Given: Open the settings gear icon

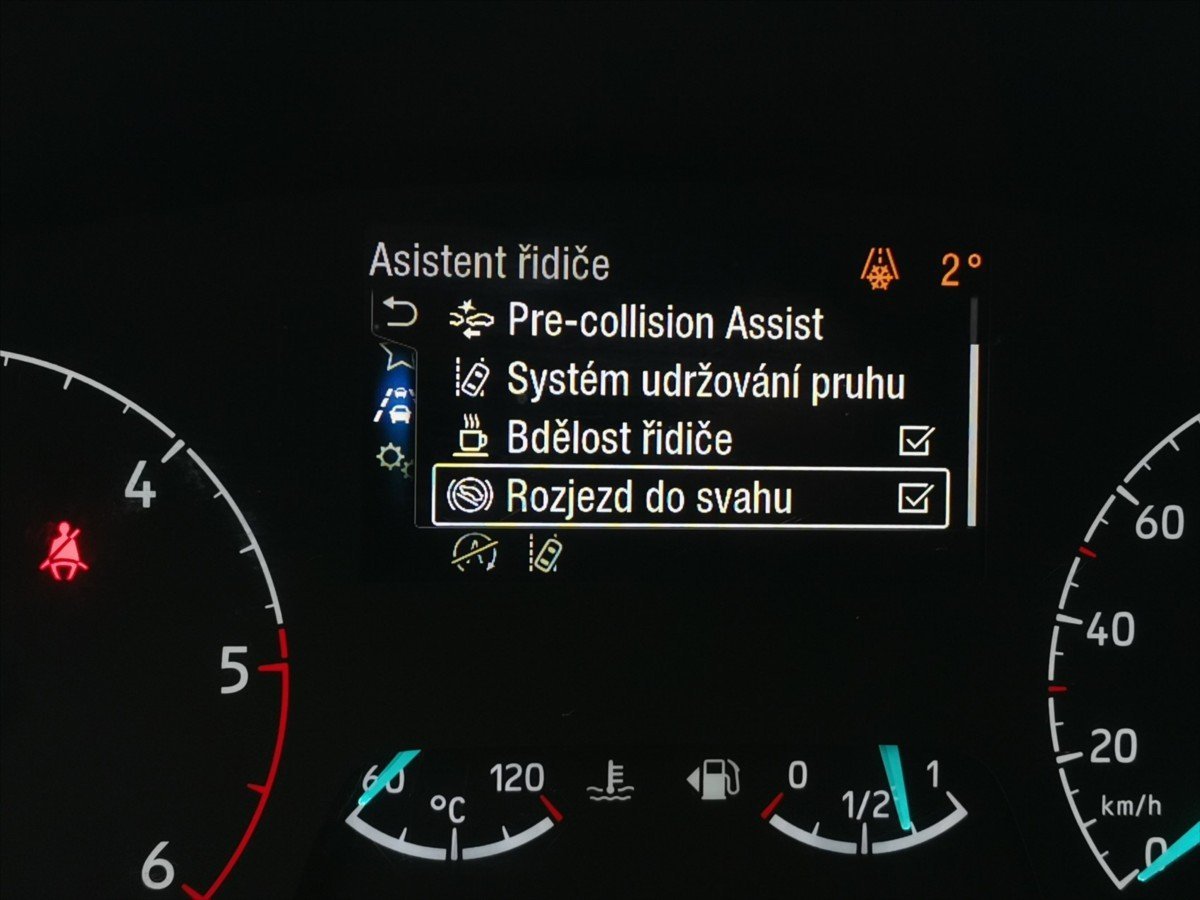Looking at the screenshot, I should [392, 458].
